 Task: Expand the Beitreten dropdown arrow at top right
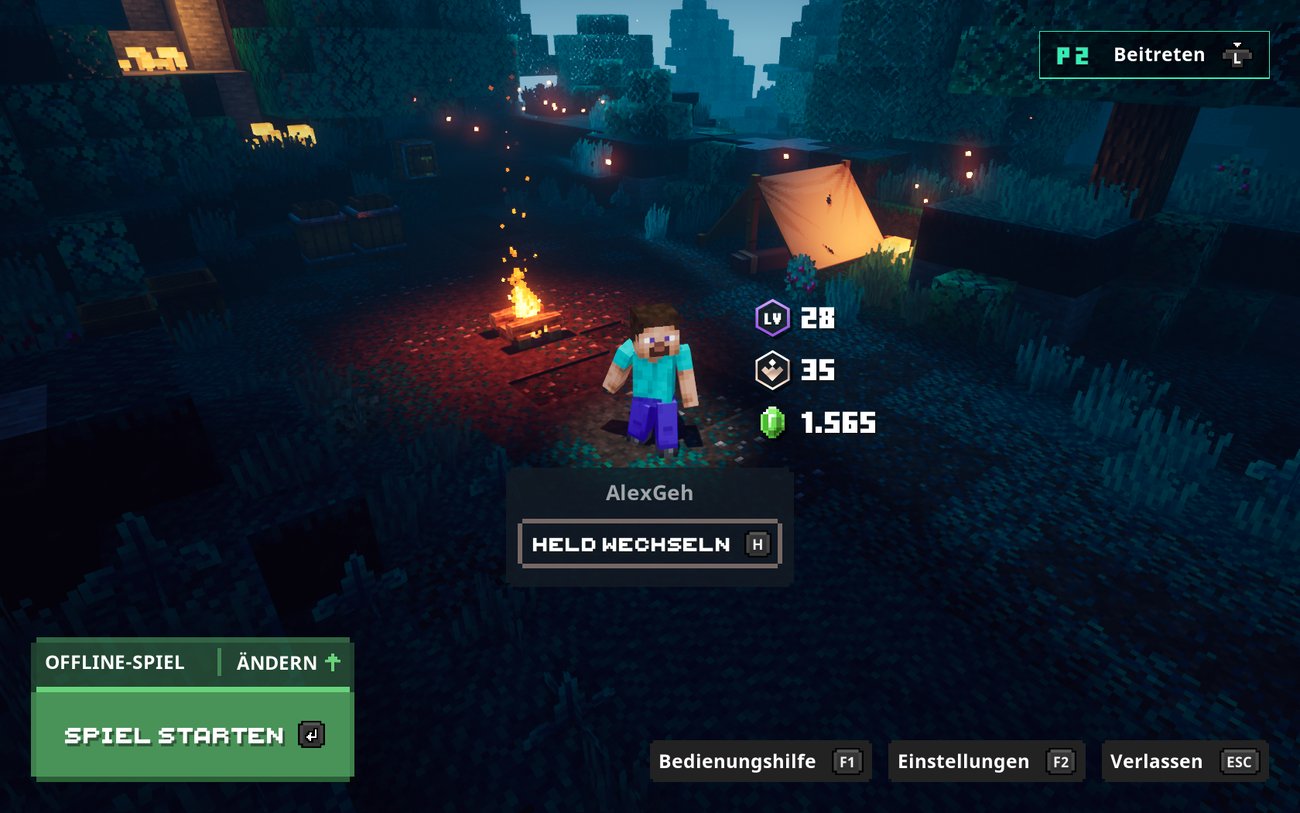[x=1238, y=44]
